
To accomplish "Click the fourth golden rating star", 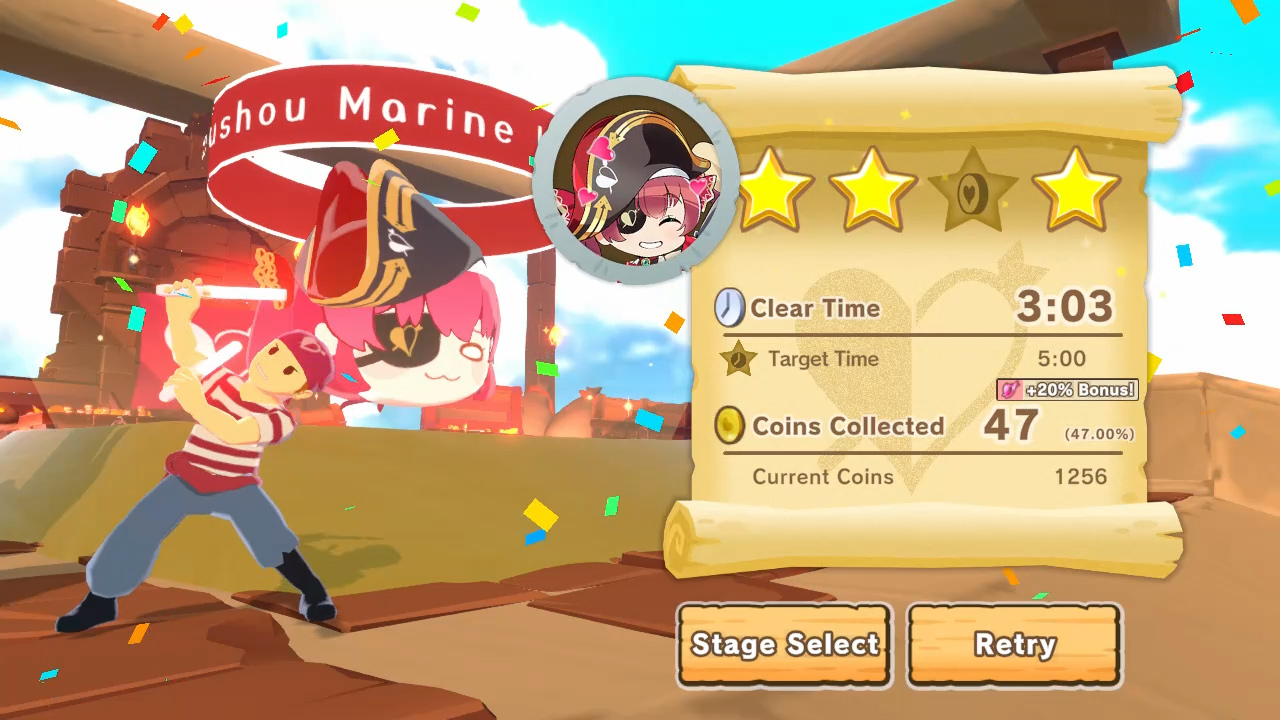I will pos(1076,190).
